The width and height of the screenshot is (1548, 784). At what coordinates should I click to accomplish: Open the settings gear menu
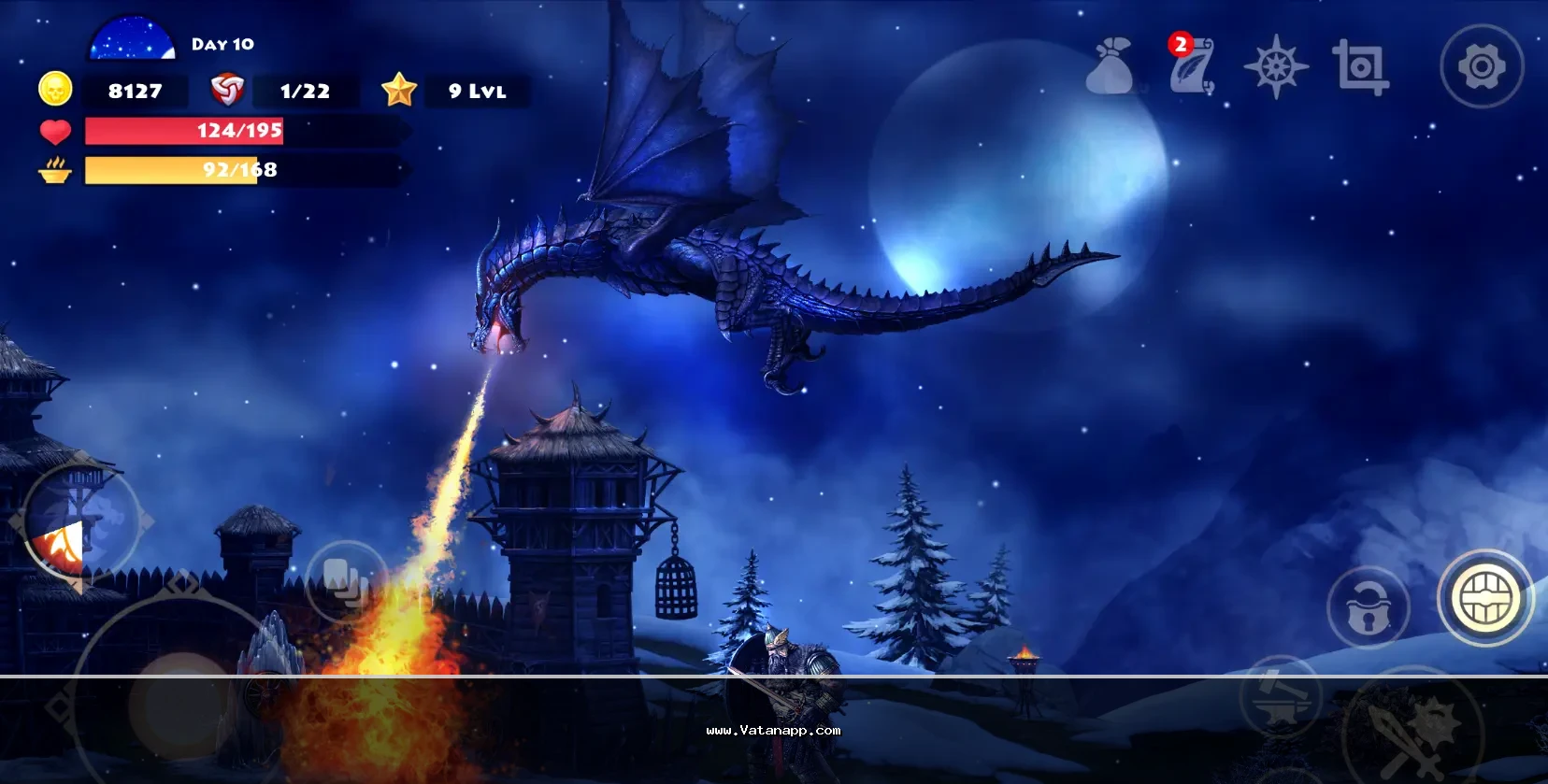(1482, 66)
